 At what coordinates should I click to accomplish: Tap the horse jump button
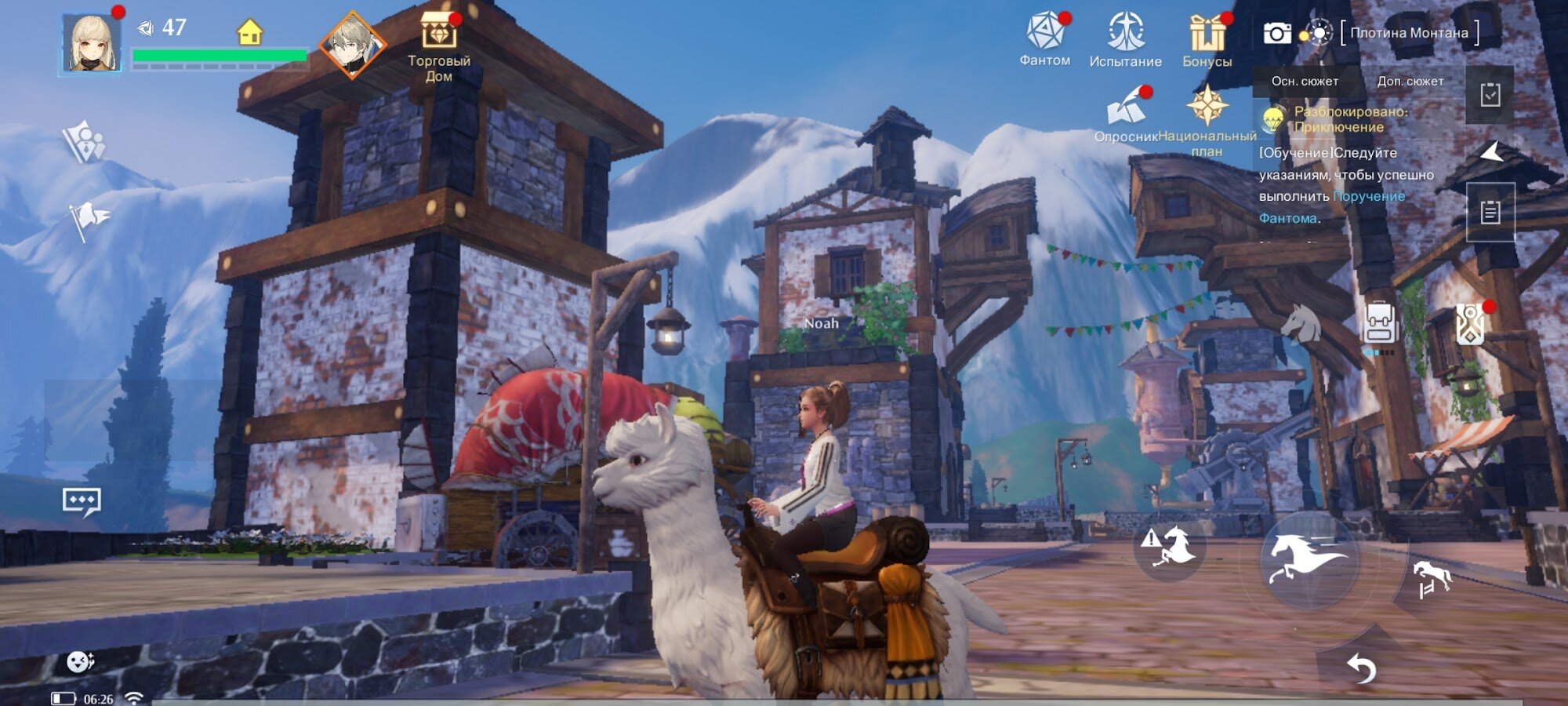pos(1431,580)
